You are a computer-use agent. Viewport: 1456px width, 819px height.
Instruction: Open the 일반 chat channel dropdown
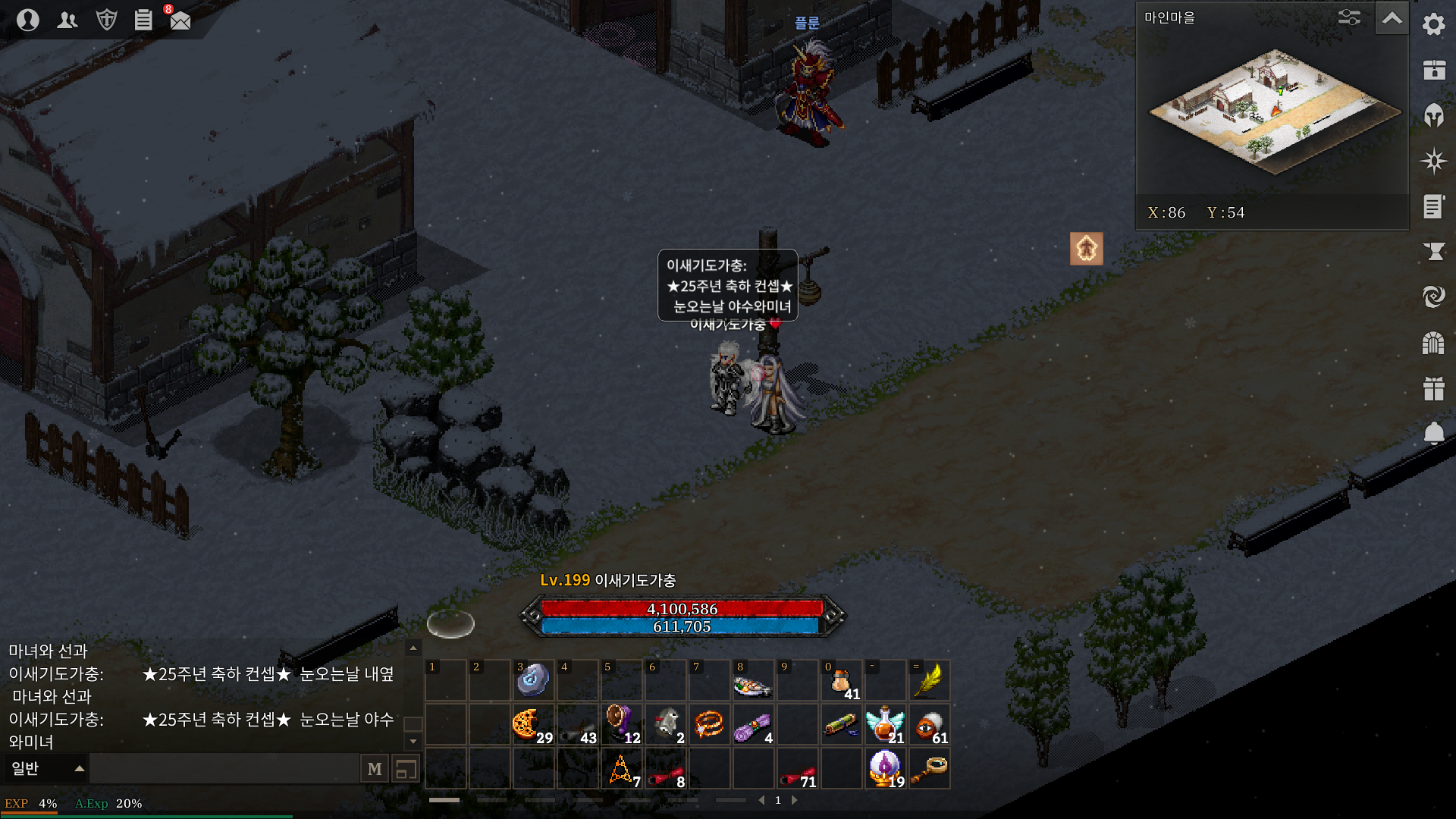pos(47,769)
